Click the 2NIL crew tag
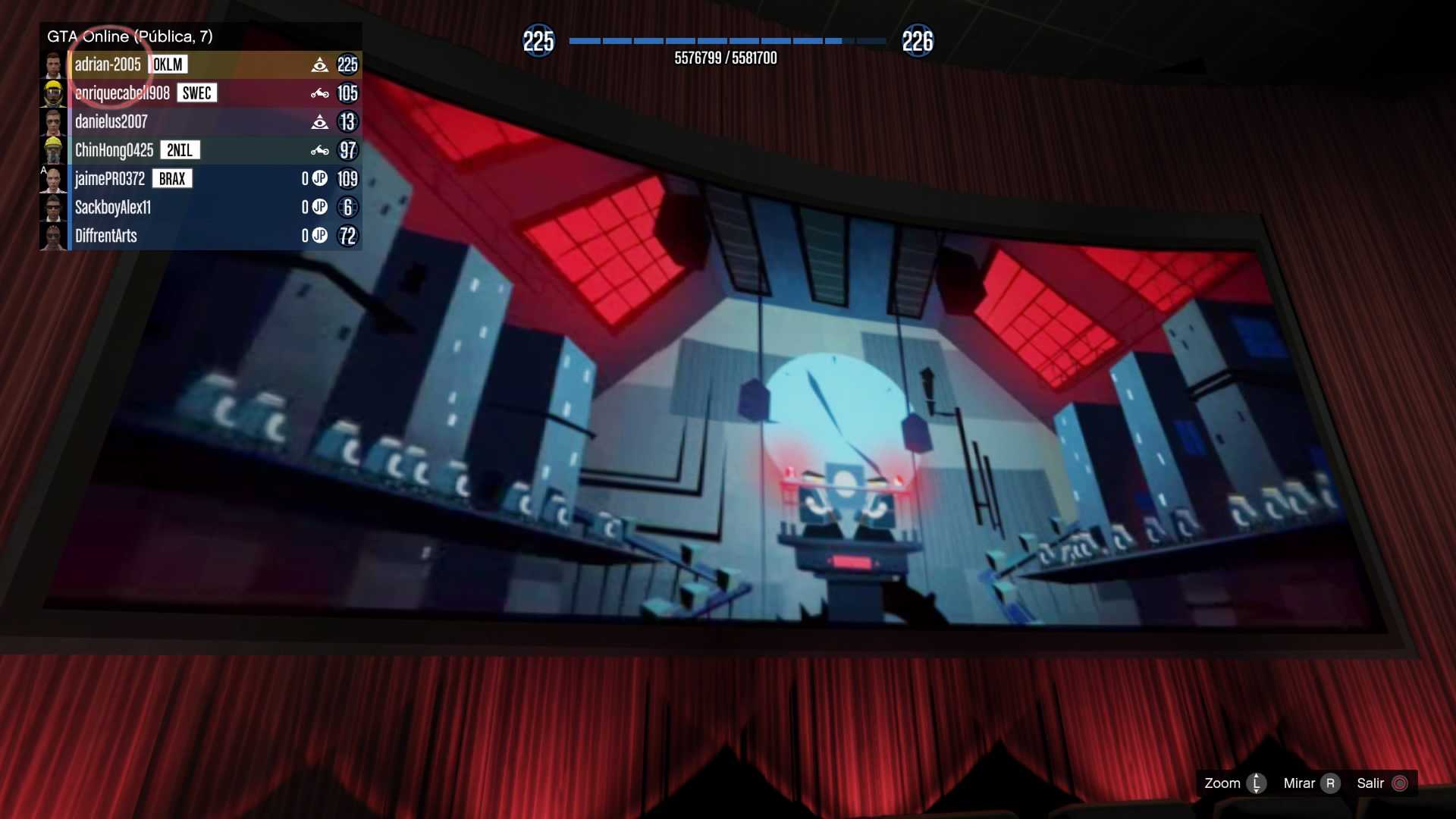Viewport: 1456px width, 819px height. tap(180, 150)
